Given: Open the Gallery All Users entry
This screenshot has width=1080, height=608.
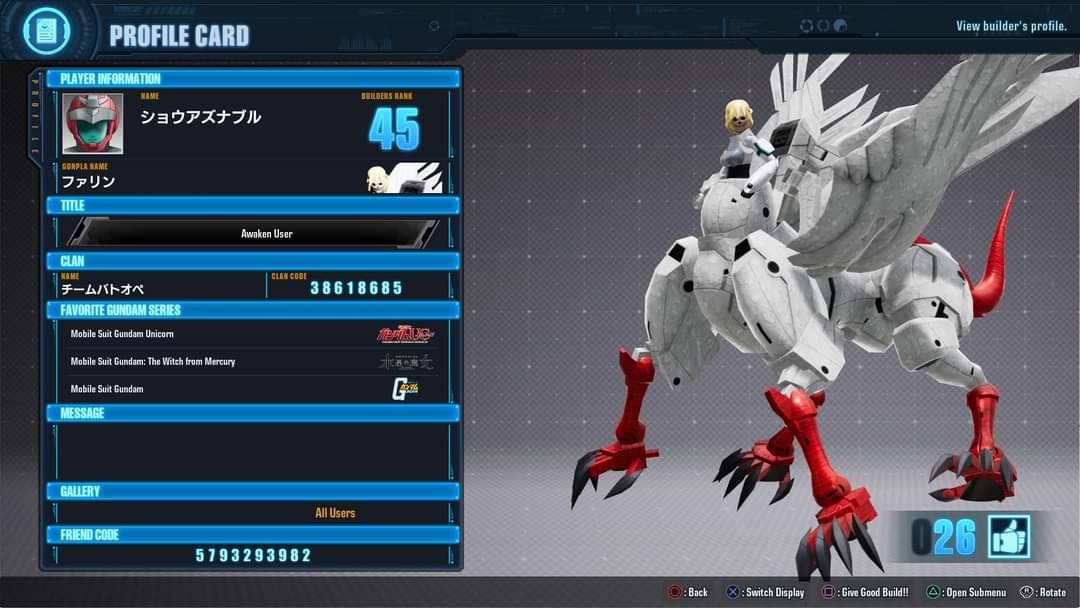Looking at the screenshot, I should point(335,513).
